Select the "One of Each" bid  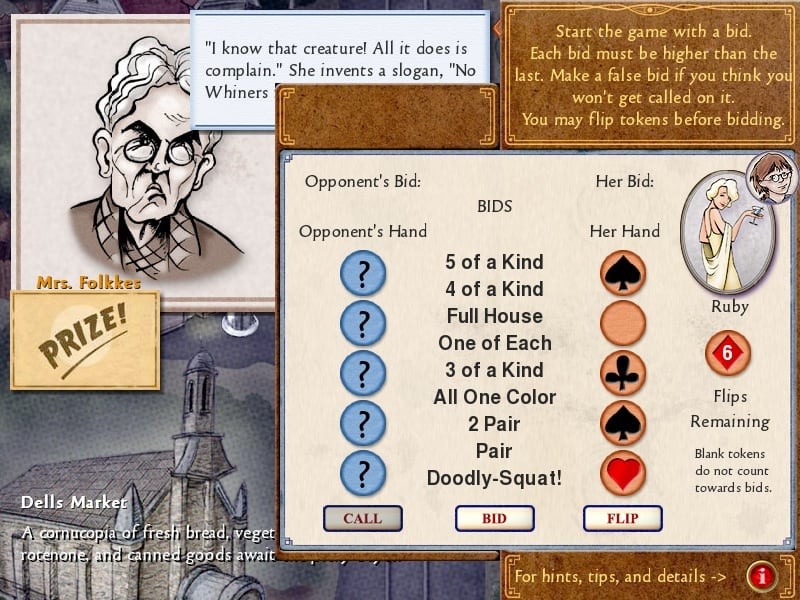494,343
